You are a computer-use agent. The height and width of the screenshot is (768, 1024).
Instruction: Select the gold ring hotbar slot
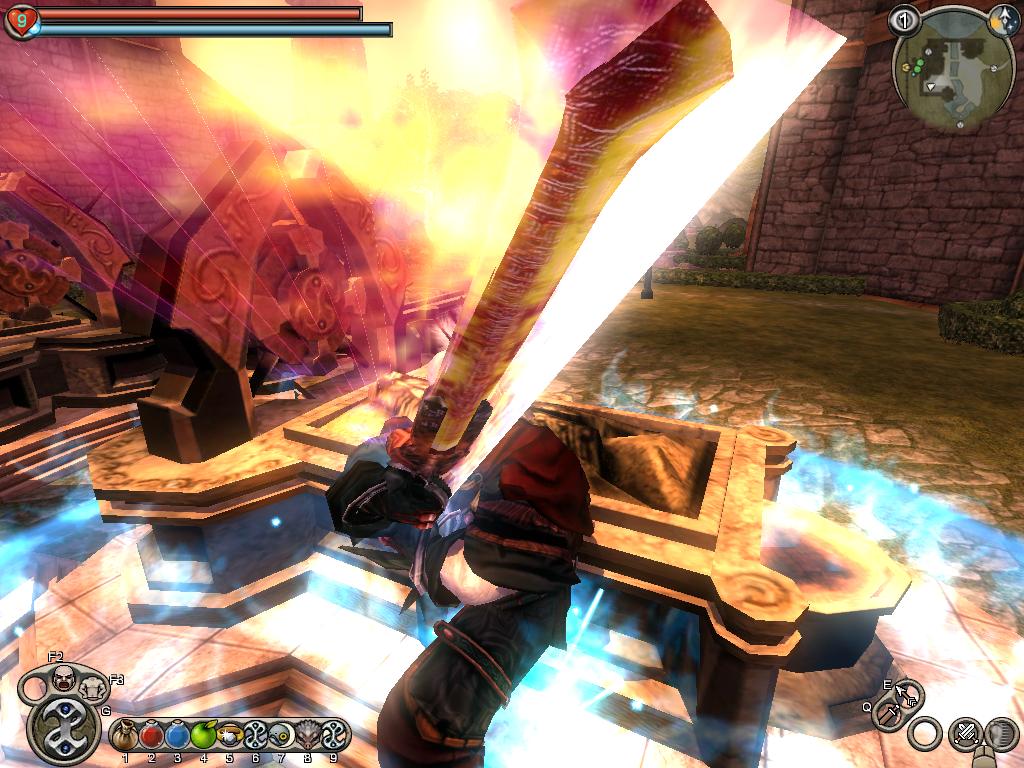[x=229, y=736]
